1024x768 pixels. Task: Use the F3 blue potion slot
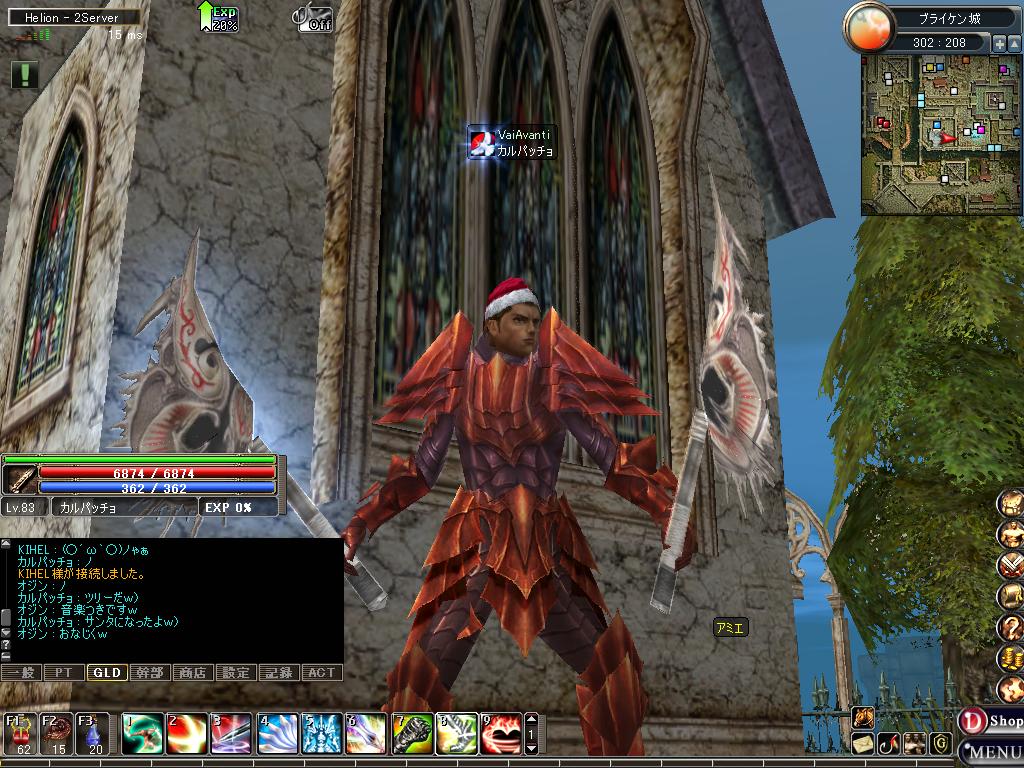tap(93, 733)
